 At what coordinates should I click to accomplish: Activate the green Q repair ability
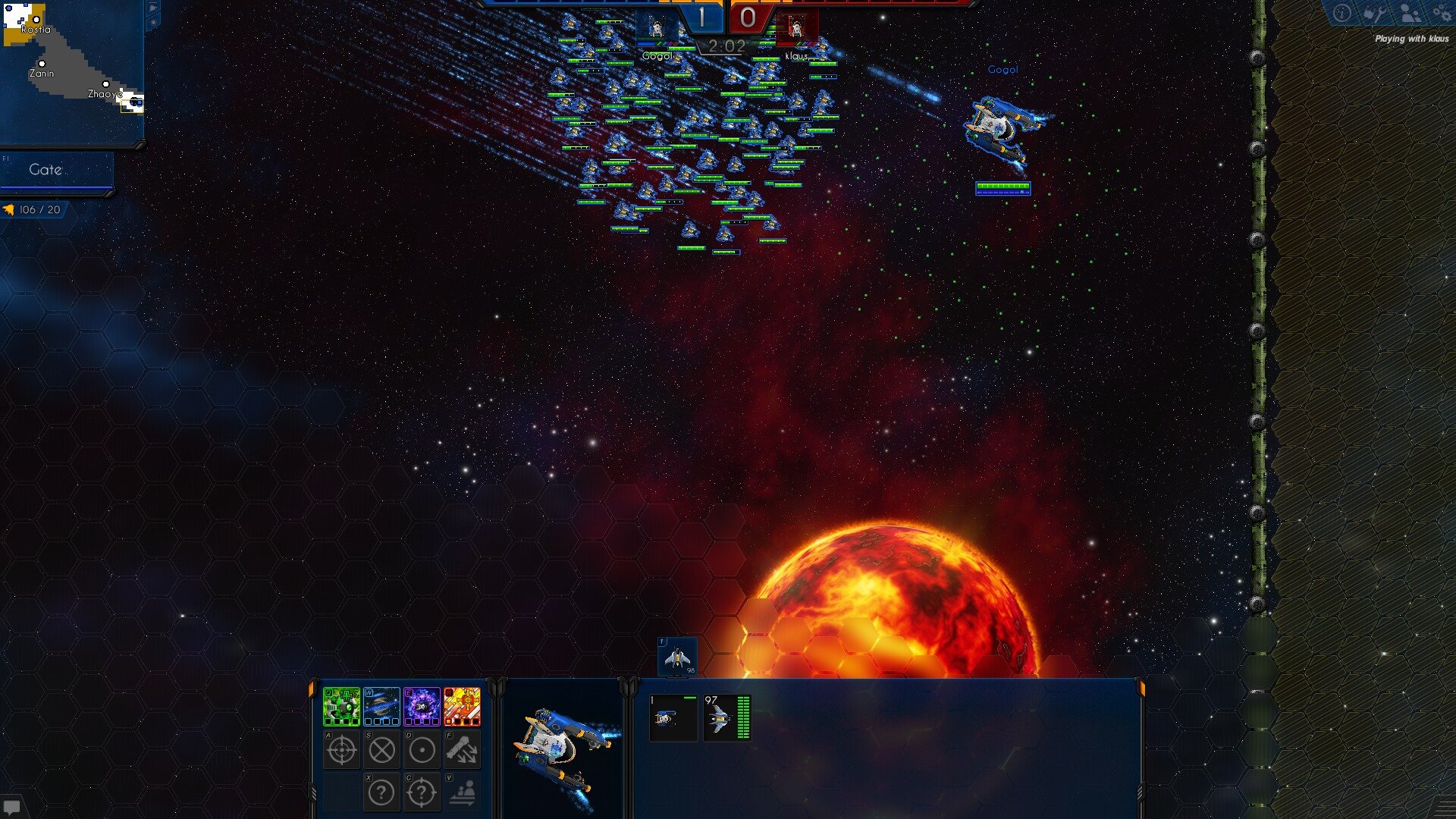pyautogui.click(x=342, y=707)
